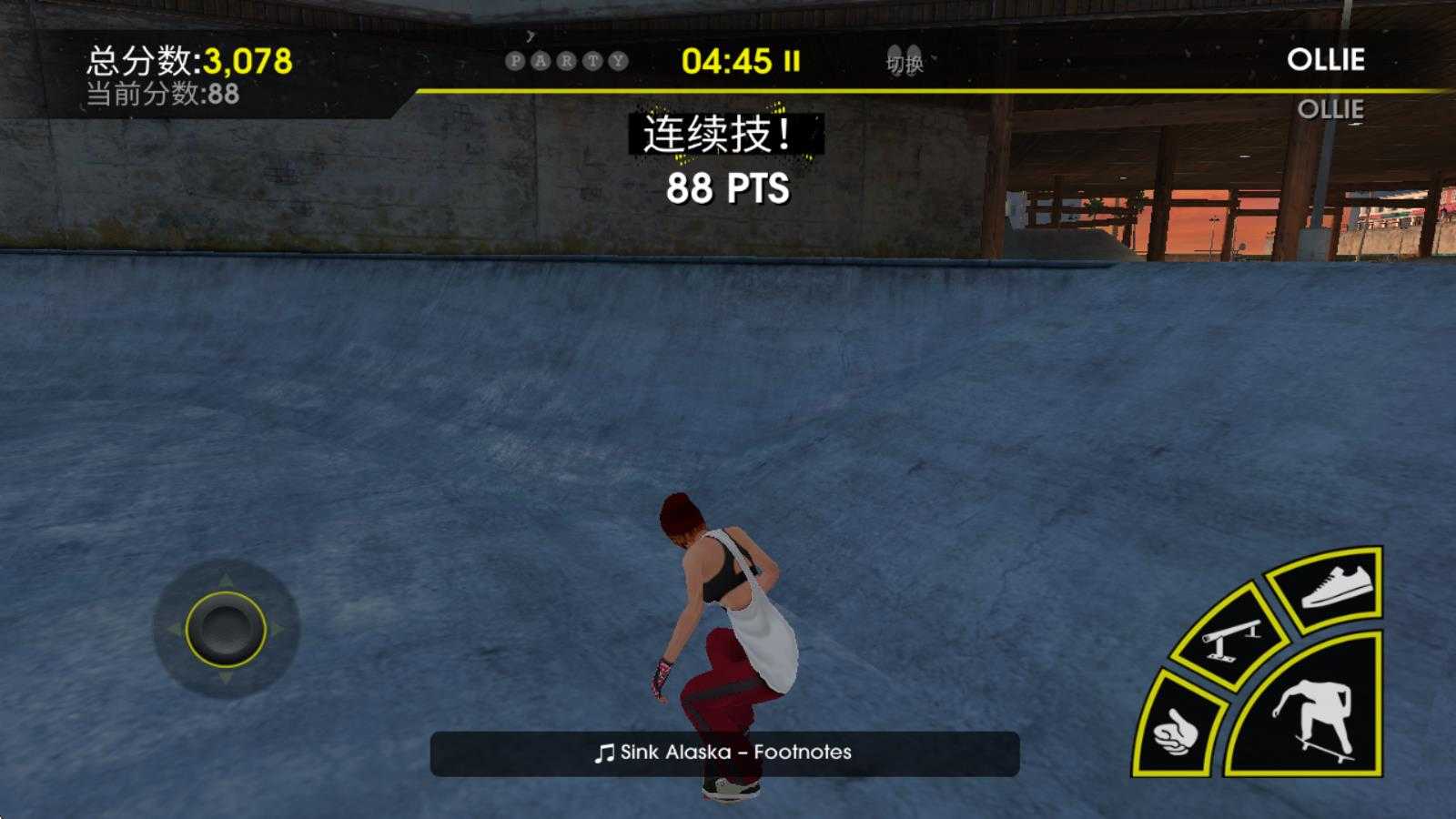Tap the 切换 switch stance button

tap(905, 62)
